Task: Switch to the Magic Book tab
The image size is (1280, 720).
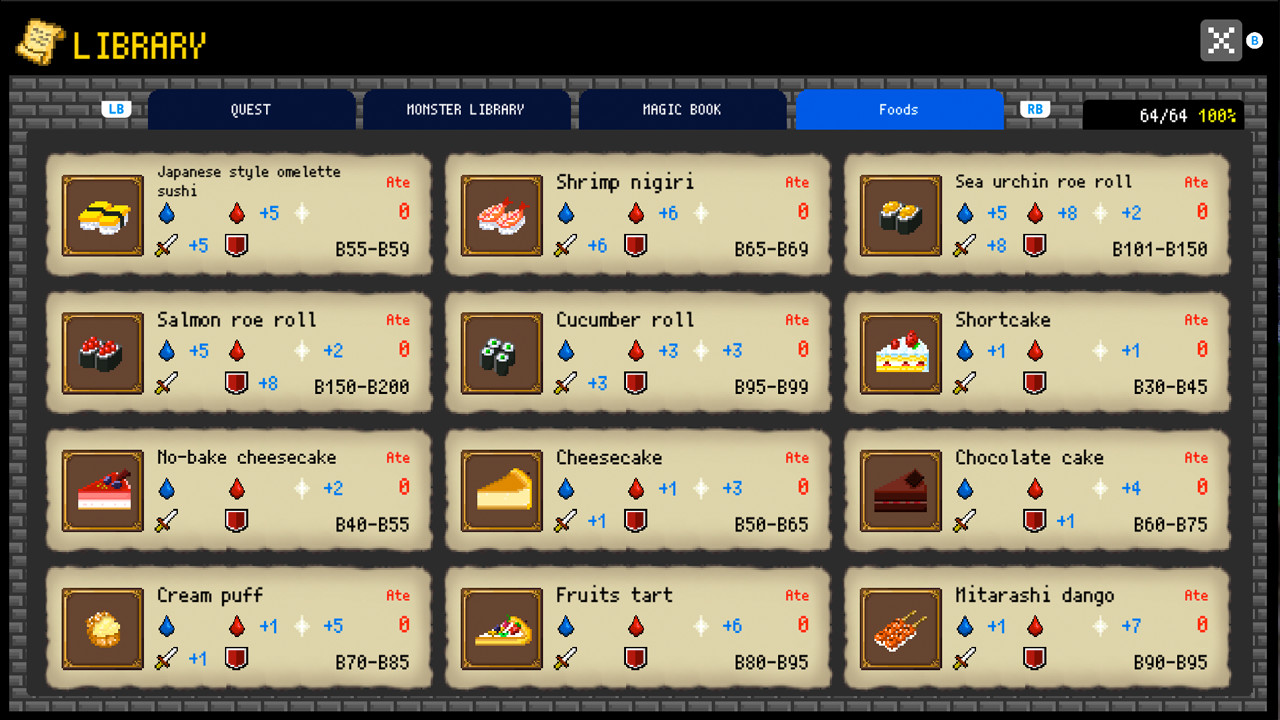Action: (683, 109)
